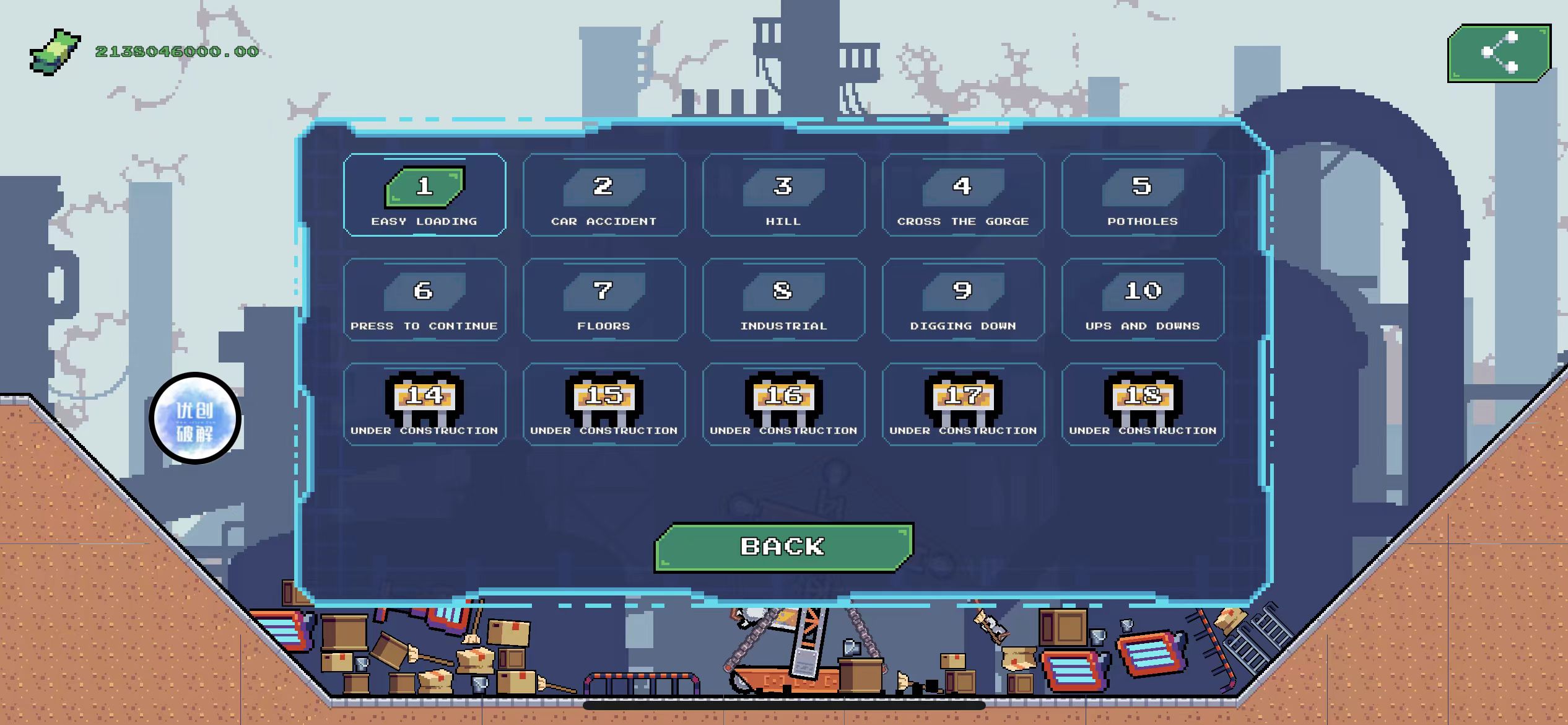Screen dimensions: 1568x725
Task: Select the level 15 under construction tile
Action: [x=604, y=404]
